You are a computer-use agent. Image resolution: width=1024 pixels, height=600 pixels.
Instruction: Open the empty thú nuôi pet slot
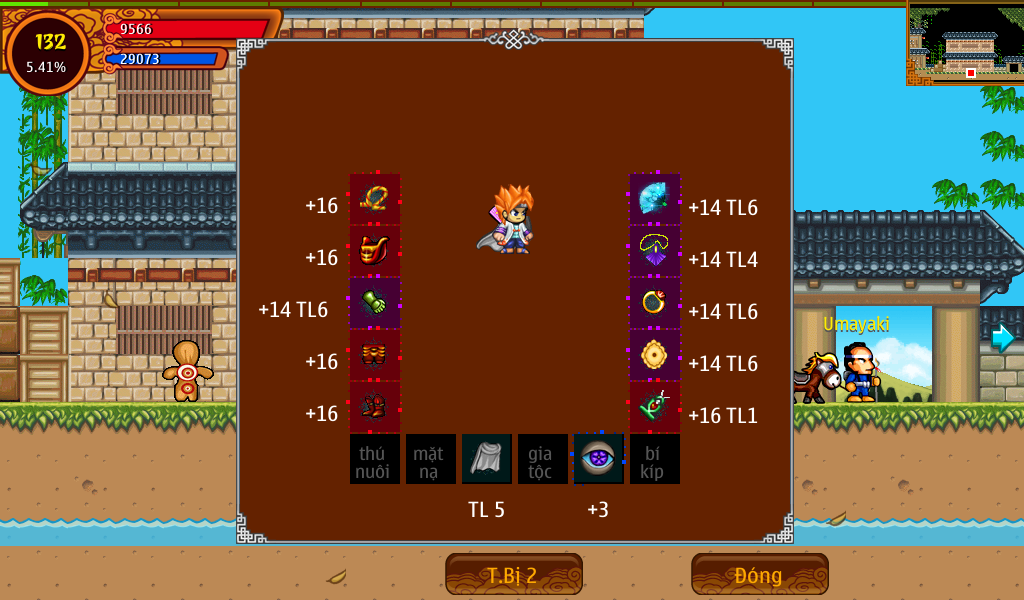(x=375, y=459)
